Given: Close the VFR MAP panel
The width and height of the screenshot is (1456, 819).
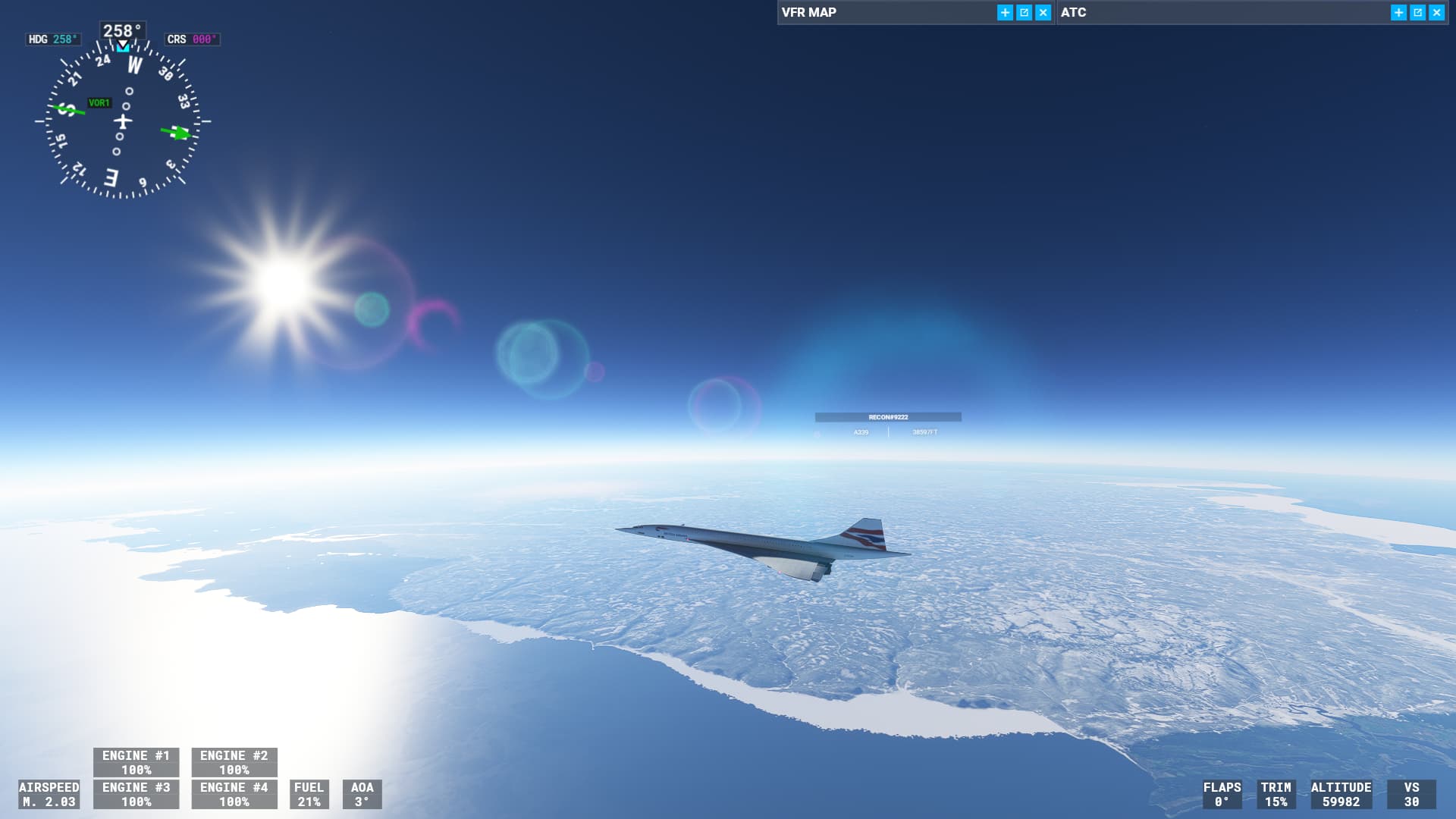Looking at the screenshot, I should [x=1042, y=12].
